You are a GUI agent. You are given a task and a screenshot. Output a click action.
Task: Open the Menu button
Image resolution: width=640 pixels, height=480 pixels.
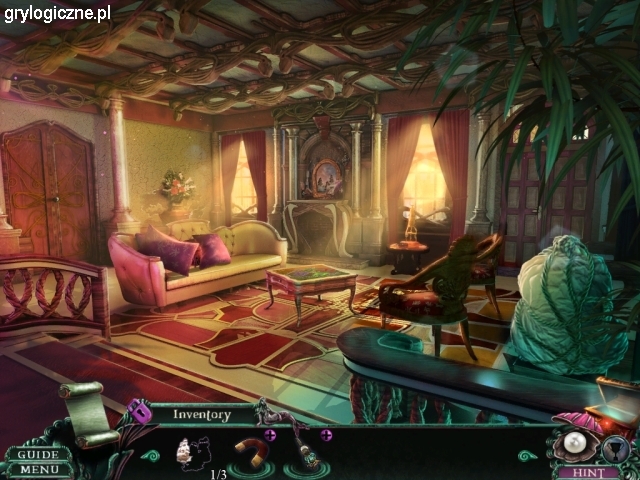point(38,469)
